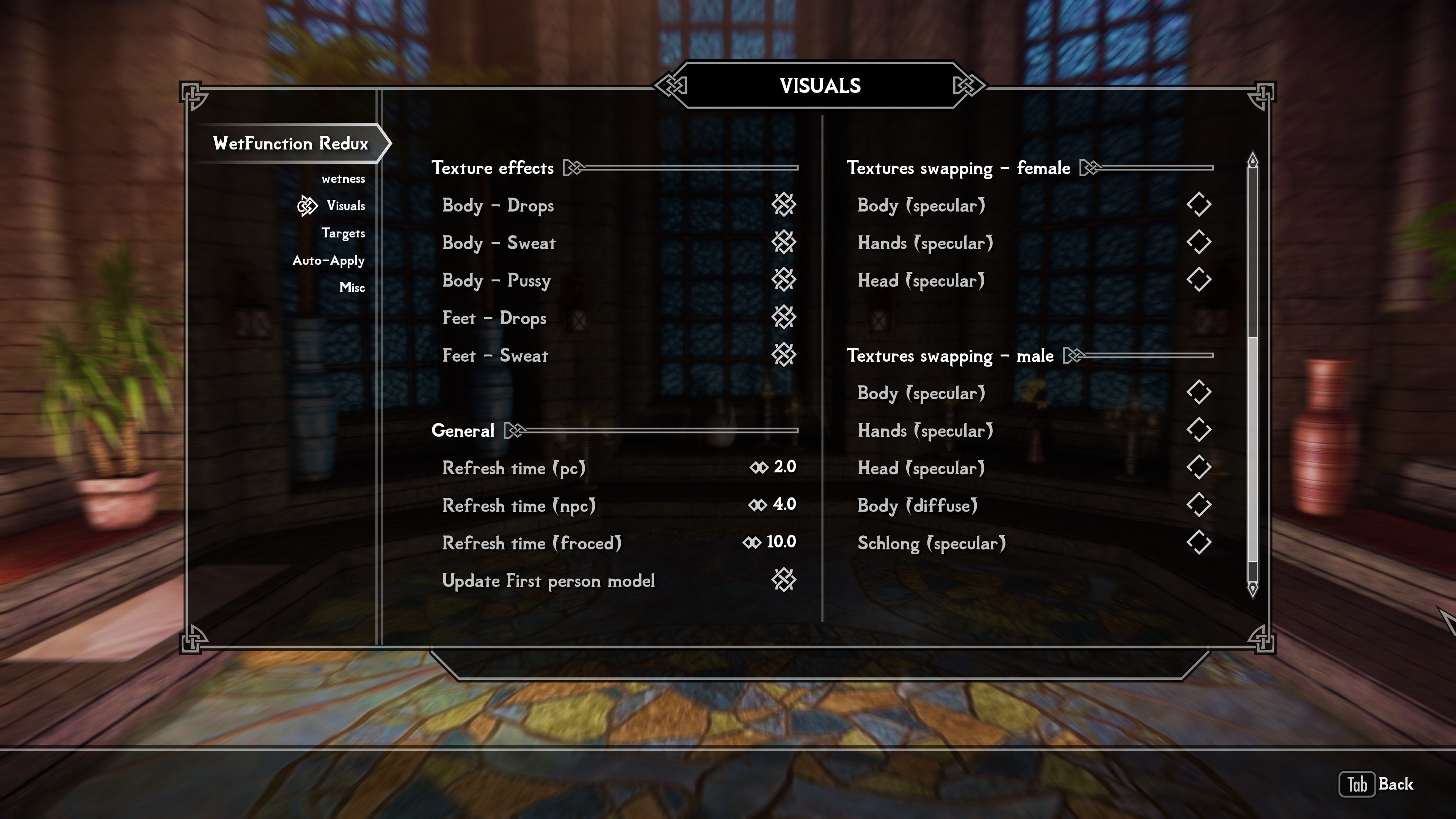Toggle the Body - Drops texture effect
This screenshot has height=819, width=1456.
(783, 205)
